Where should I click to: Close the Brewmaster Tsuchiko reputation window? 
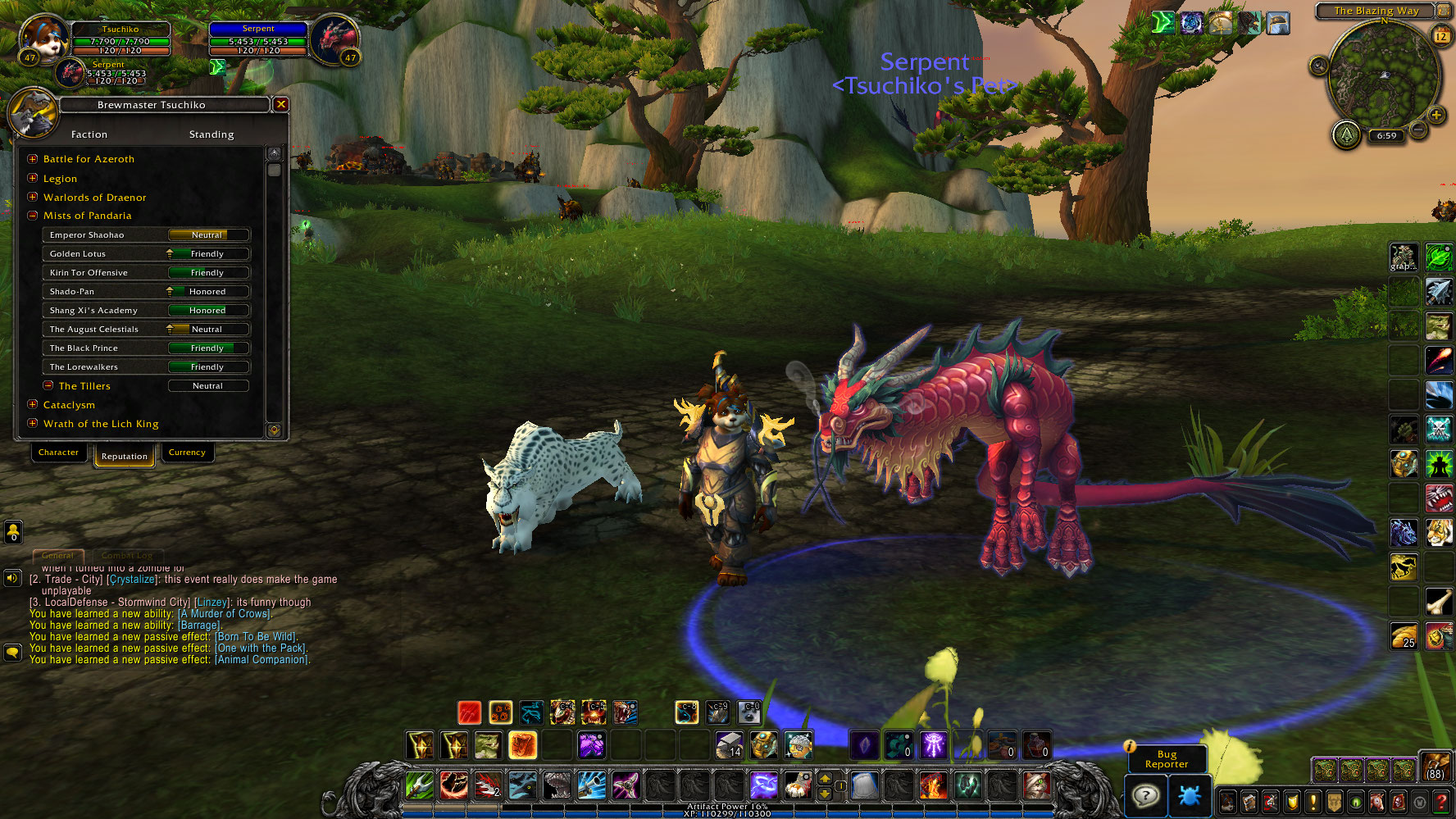click(x=280, y=104)
